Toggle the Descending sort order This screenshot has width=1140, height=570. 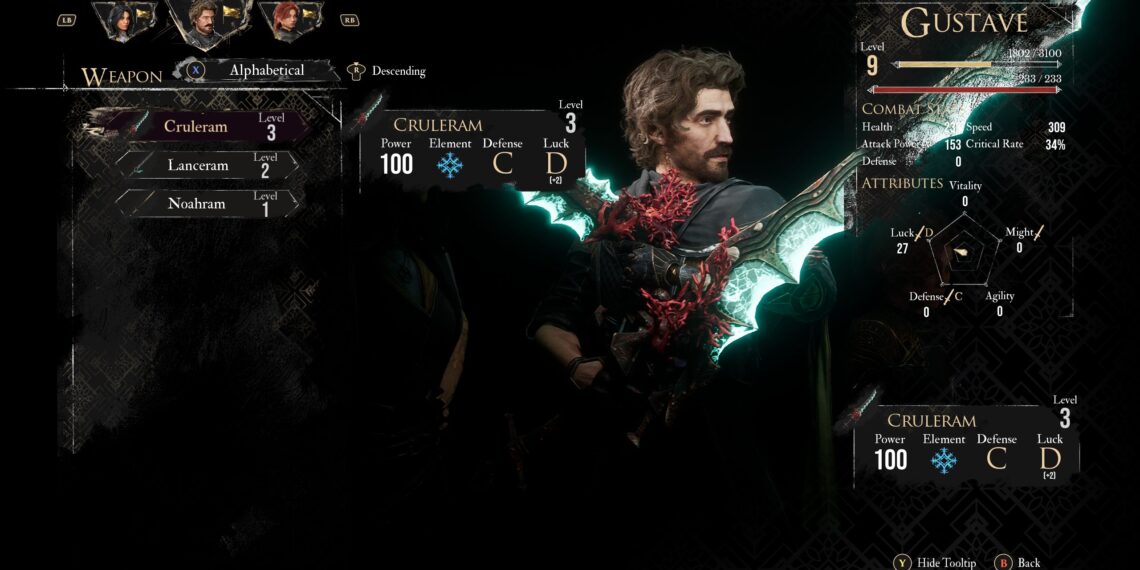(397, 71)
